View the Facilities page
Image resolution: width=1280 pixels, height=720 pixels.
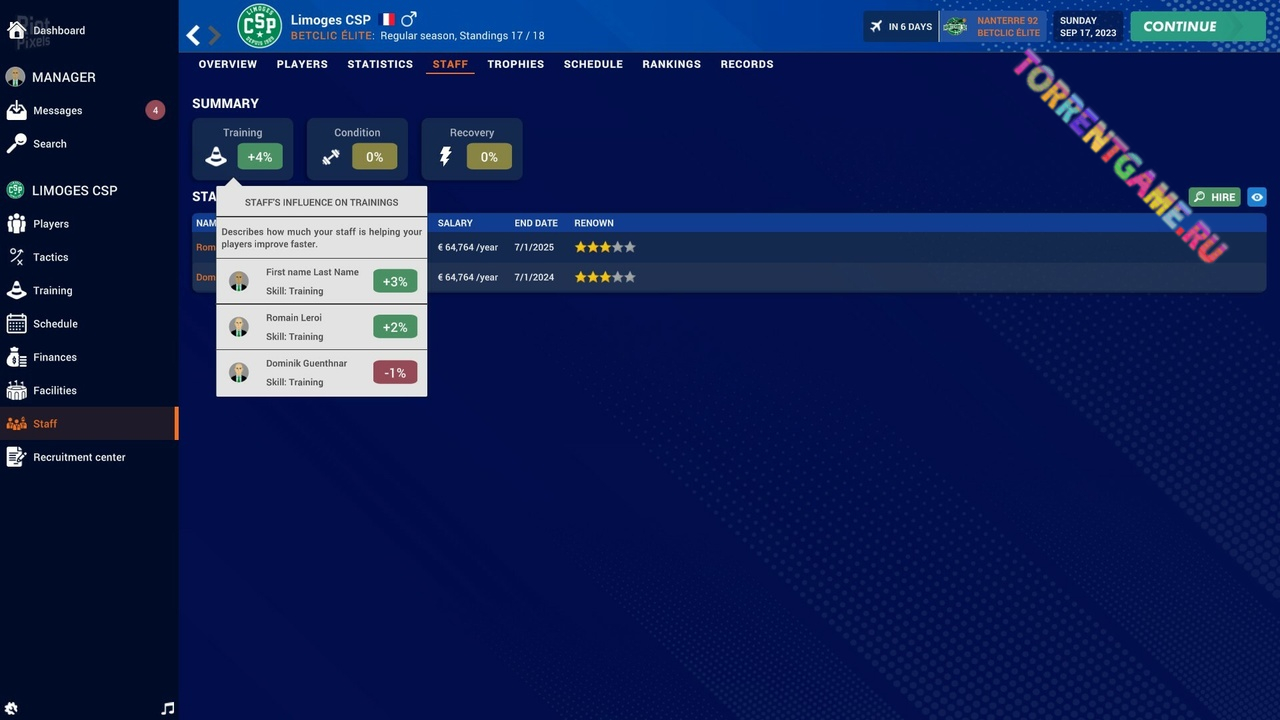click(54, 391)
